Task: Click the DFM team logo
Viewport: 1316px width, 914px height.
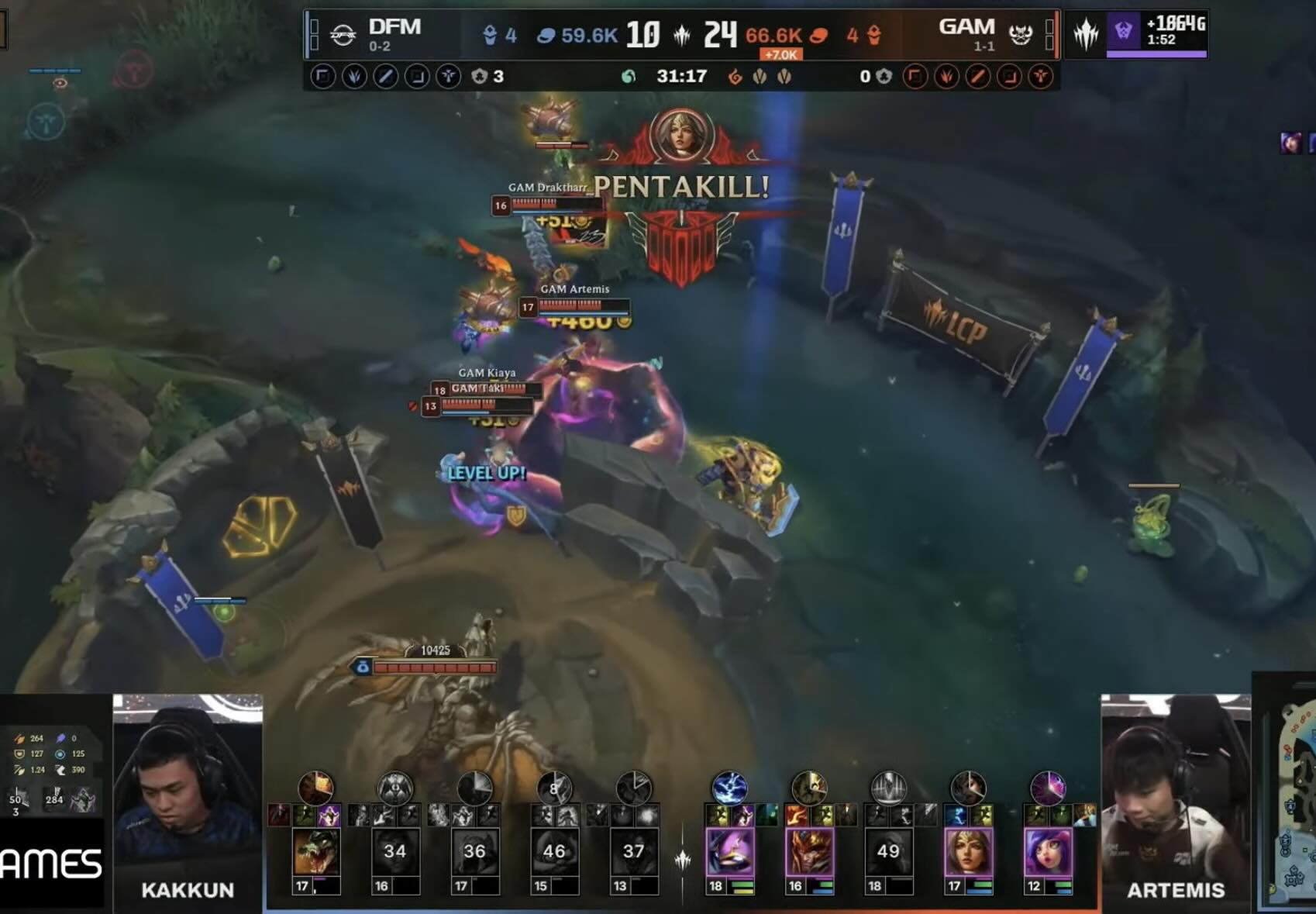Action: [343, 34]
